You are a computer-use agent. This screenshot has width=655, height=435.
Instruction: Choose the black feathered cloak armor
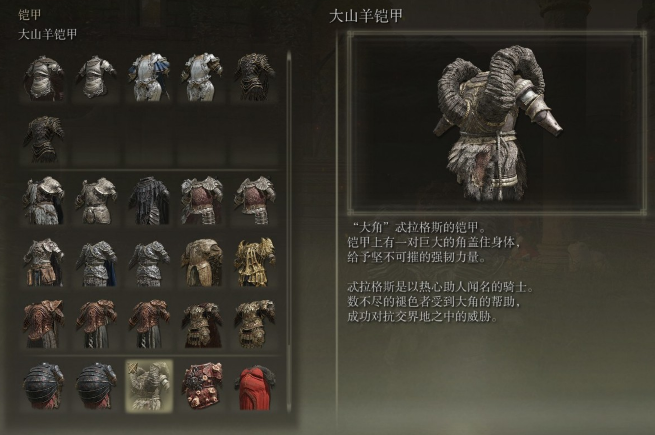tap(149, 198)
